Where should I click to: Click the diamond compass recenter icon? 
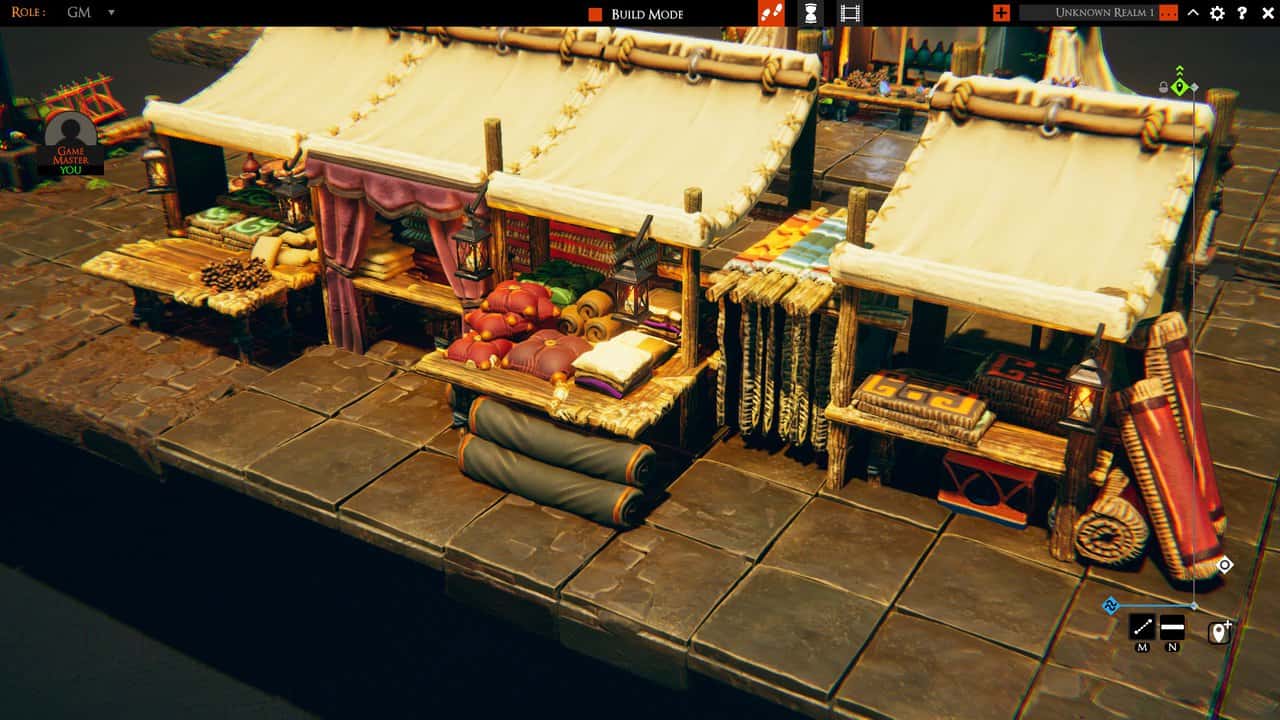pos(1226,566)
